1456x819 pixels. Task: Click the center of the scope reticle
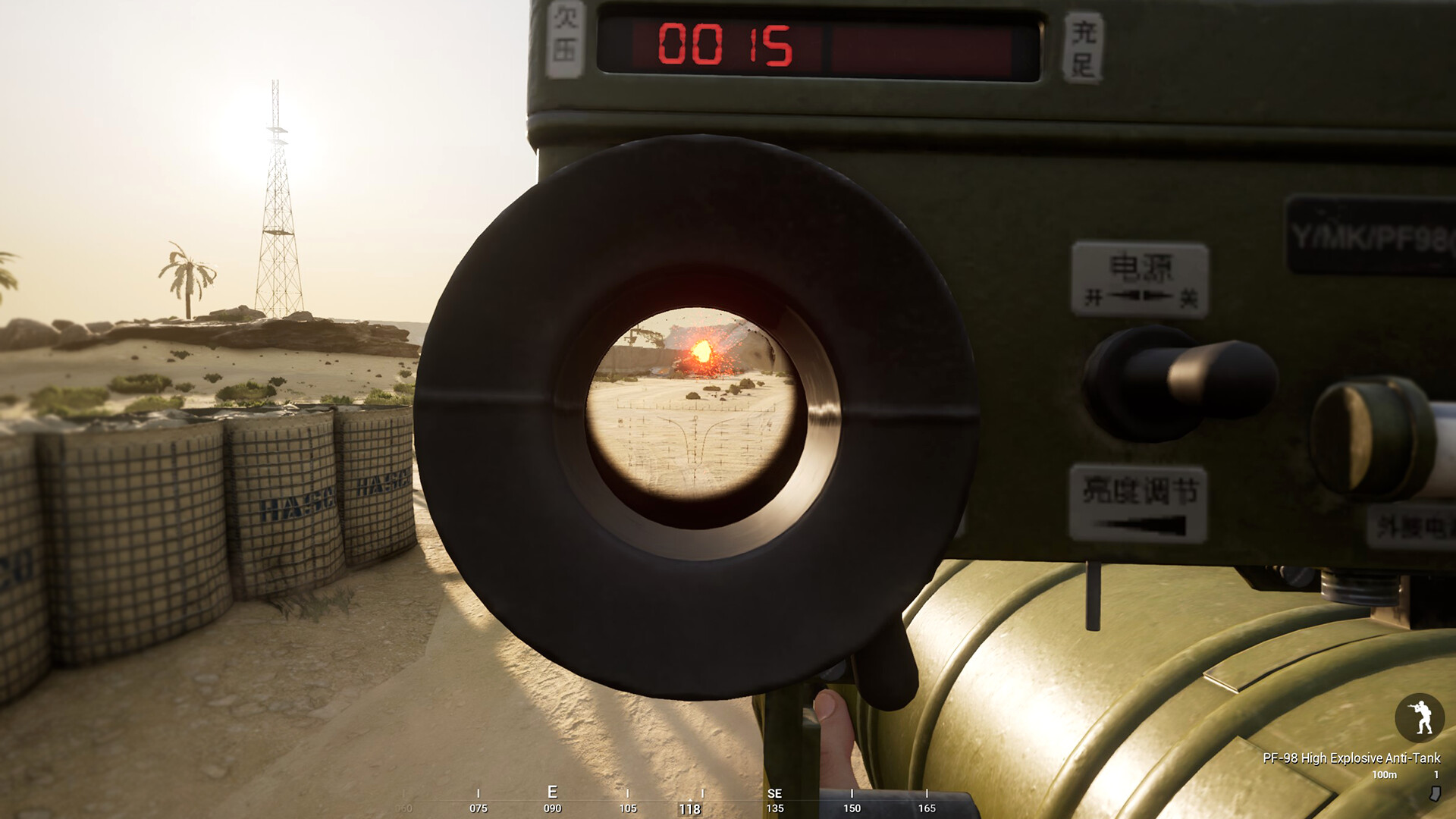(x=695, y=416)
